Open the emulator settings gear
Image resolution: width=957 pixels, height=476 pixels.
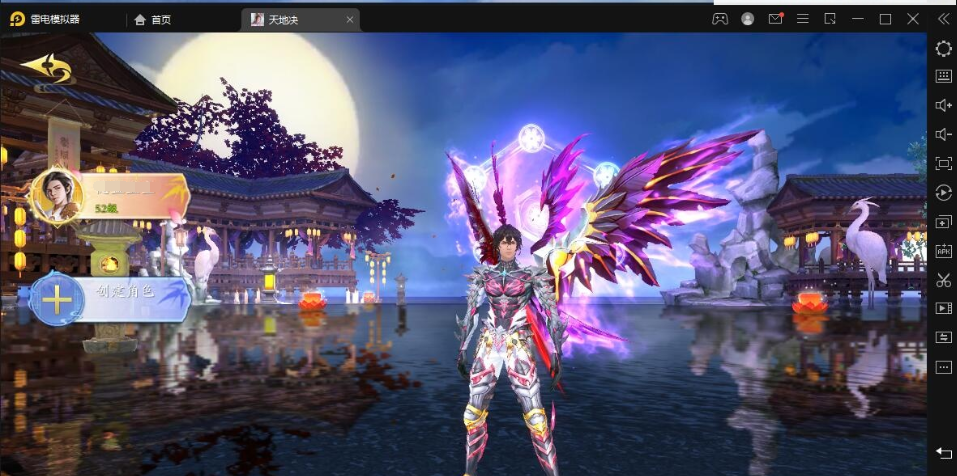click(943, 48)
